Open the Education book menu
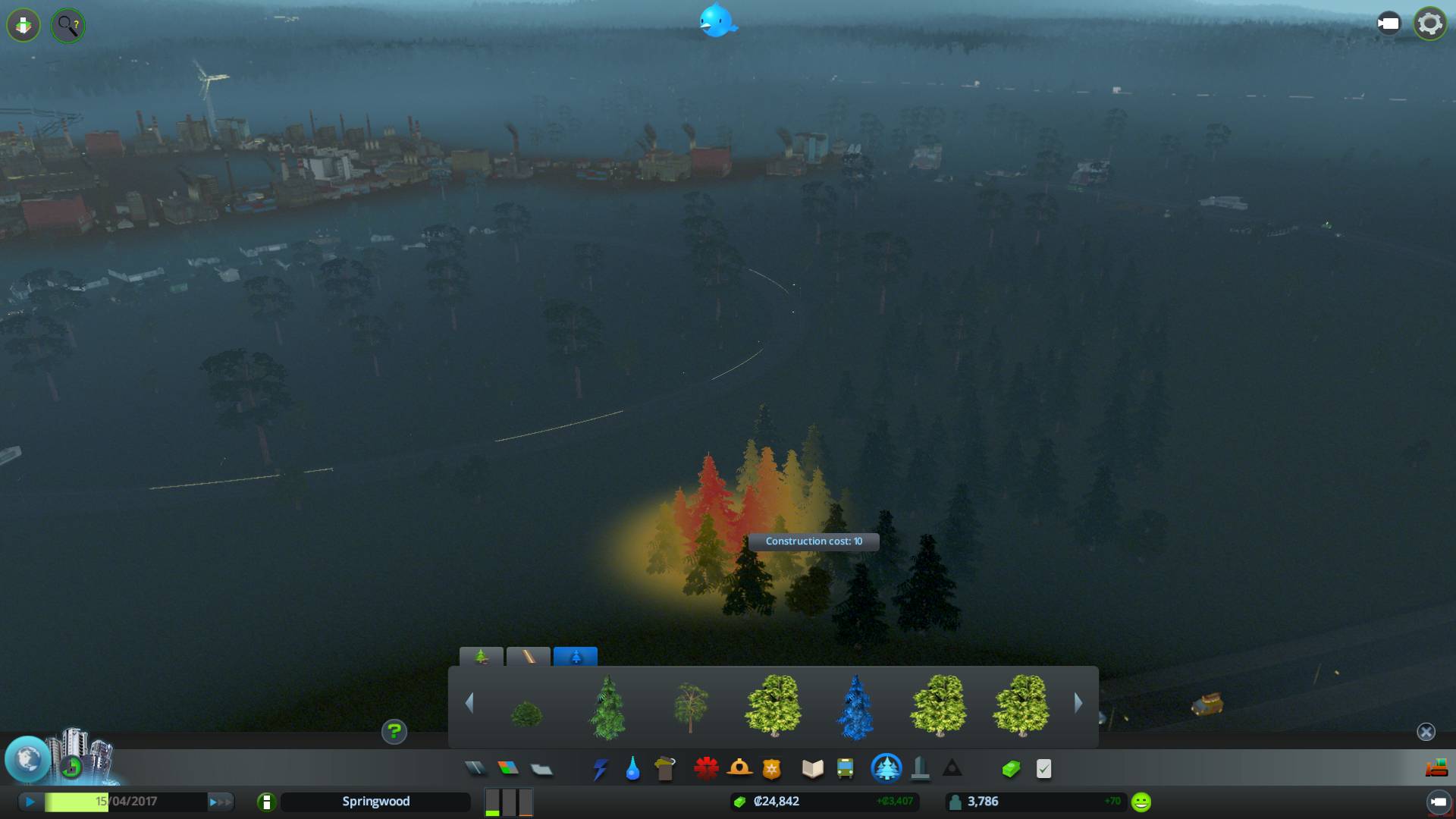The height and width of the screenshot is (819, 1456). click(x=812, y=769)
